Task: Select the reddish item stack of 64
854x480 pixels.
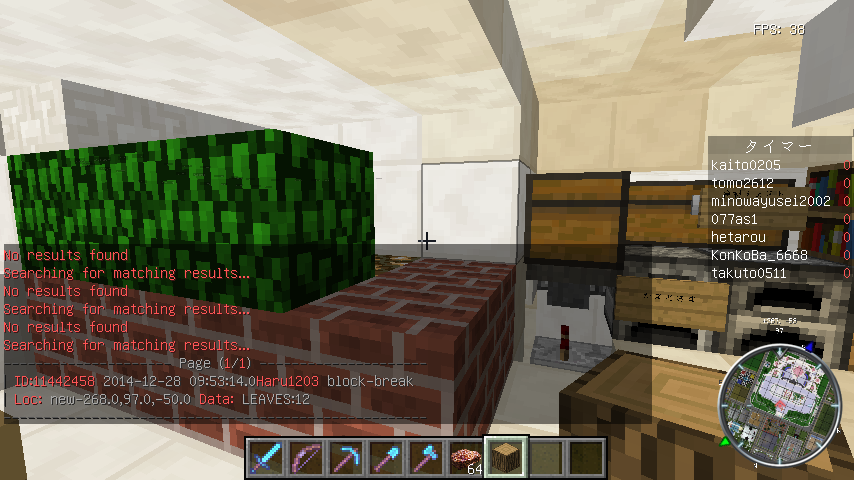Action: click(x=465, y=458)
